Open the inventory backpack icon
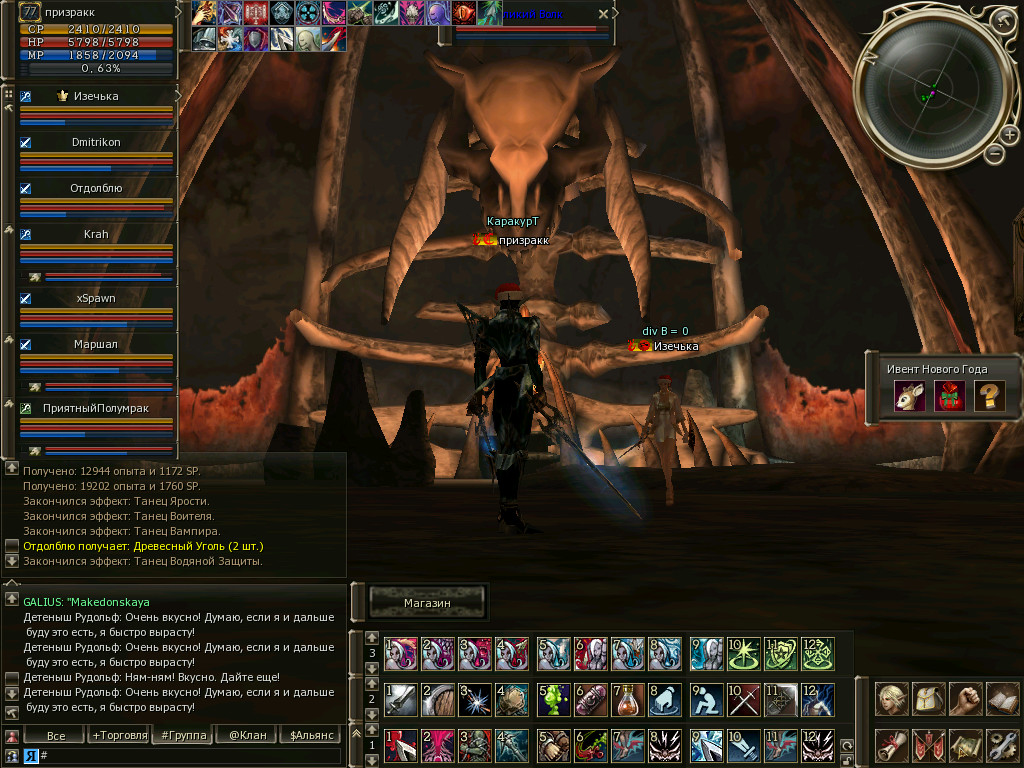 pos(928,699)
